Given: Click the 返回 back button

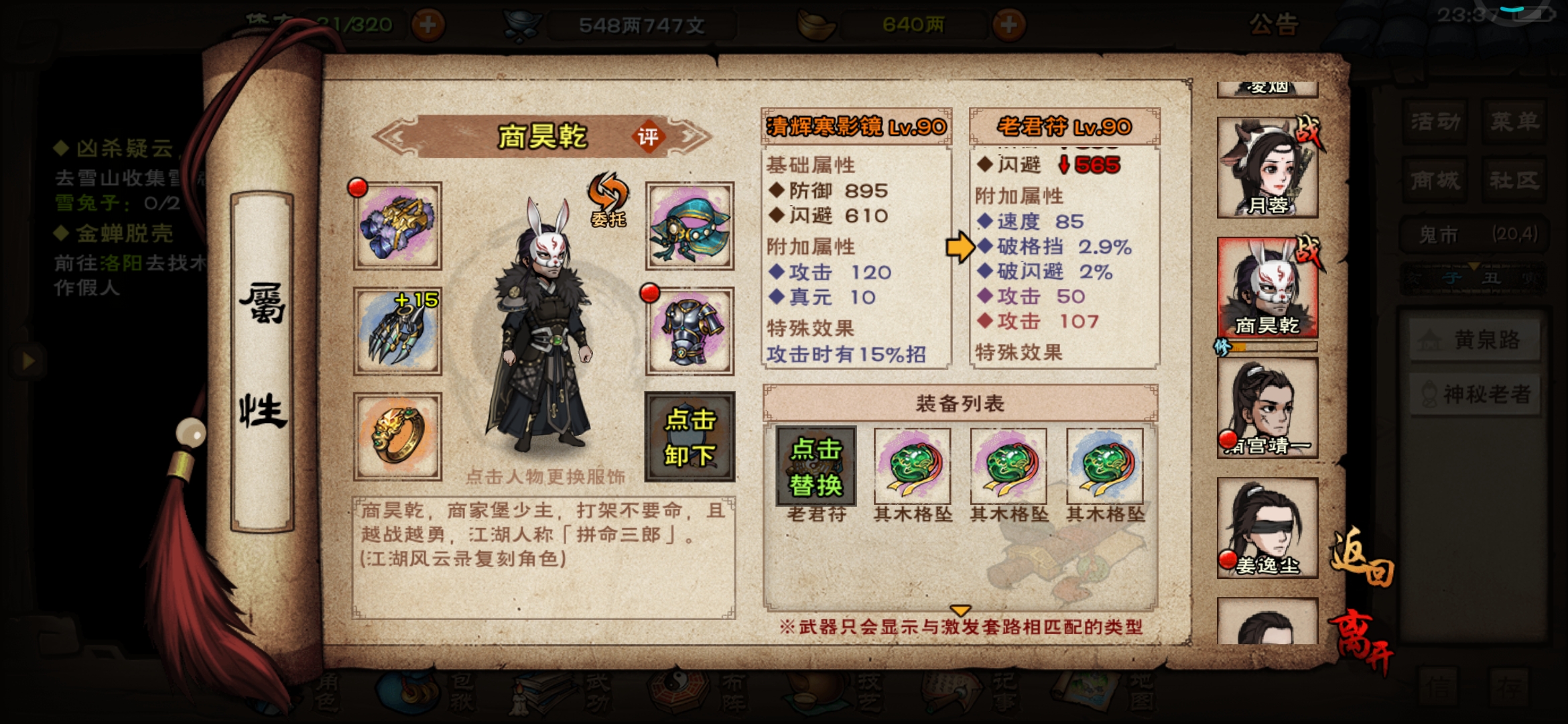Looking at the screenshot, I should (x=1362, y=558).
